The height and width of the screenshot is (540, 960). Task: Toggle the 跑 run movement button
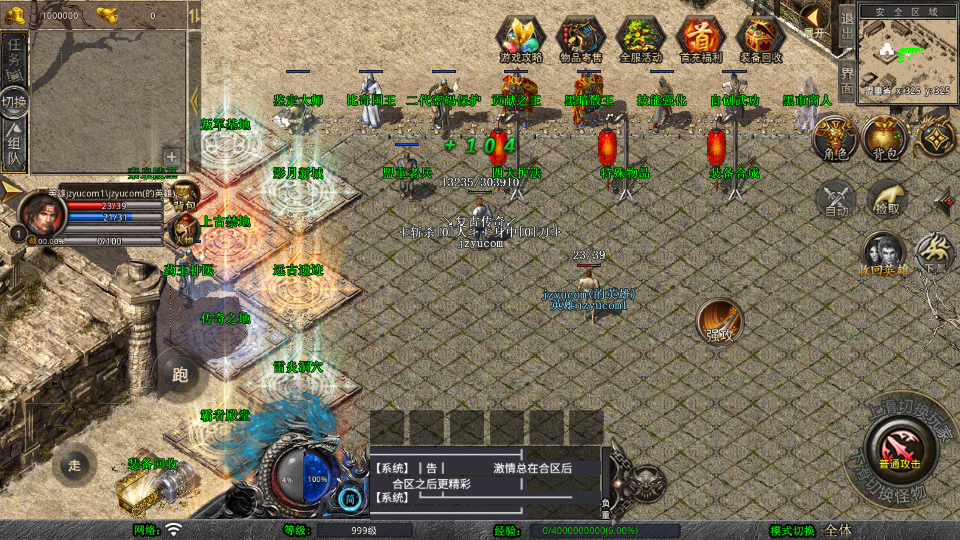(x=180, y=375)
